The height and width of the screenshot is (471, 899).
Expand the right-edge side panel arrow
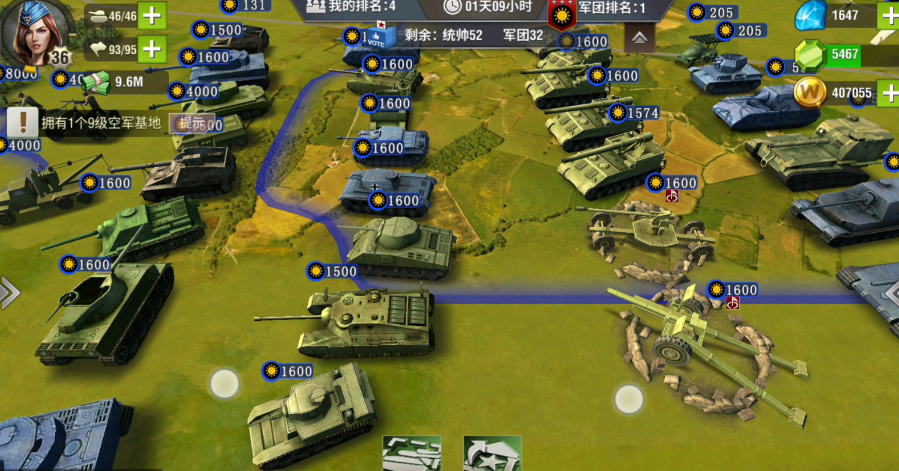(x=890, y=292)
